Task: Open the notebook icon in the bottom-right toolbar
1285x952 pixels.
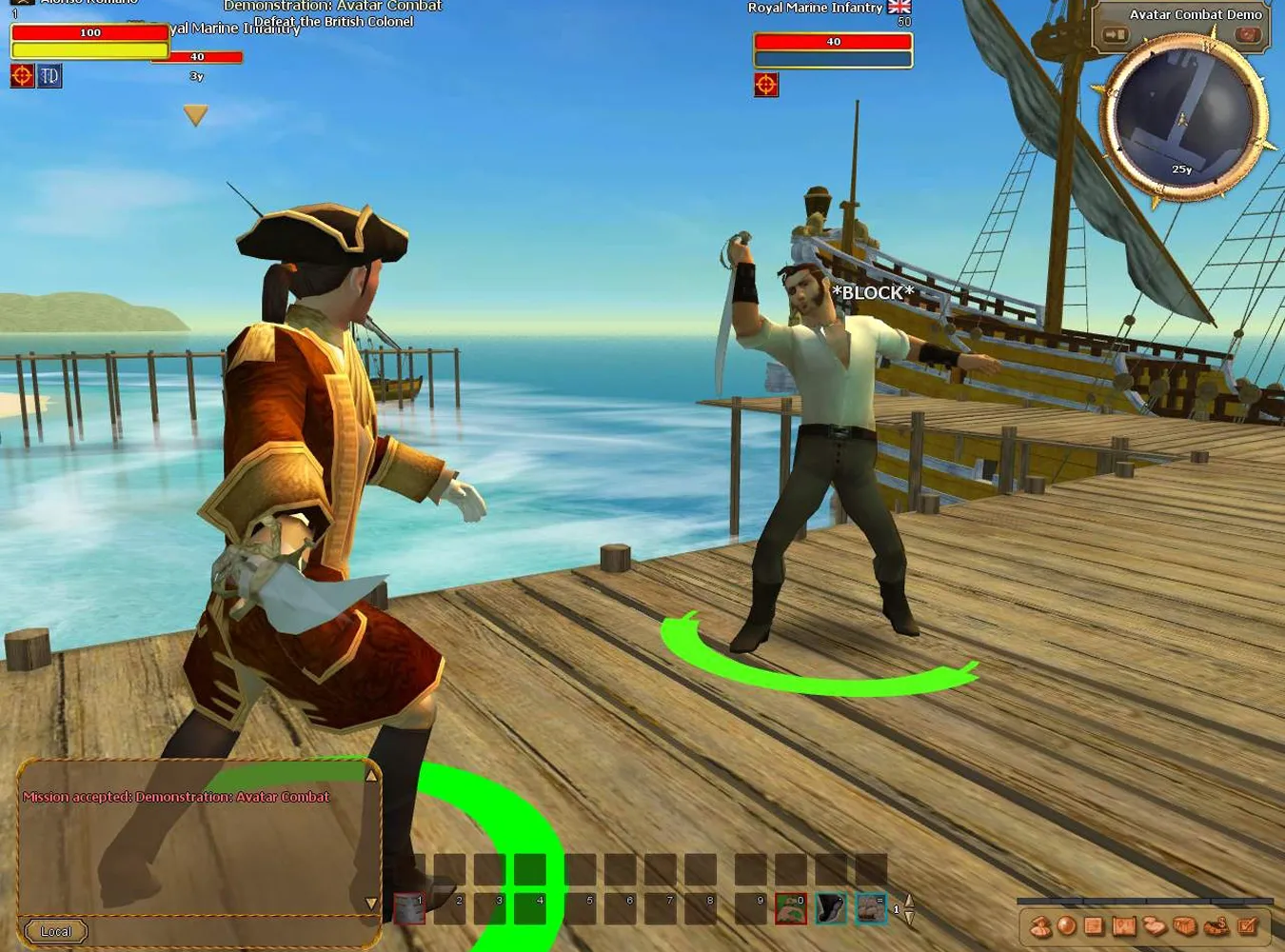Action: pyautogui.click(x=1094, y=926)
